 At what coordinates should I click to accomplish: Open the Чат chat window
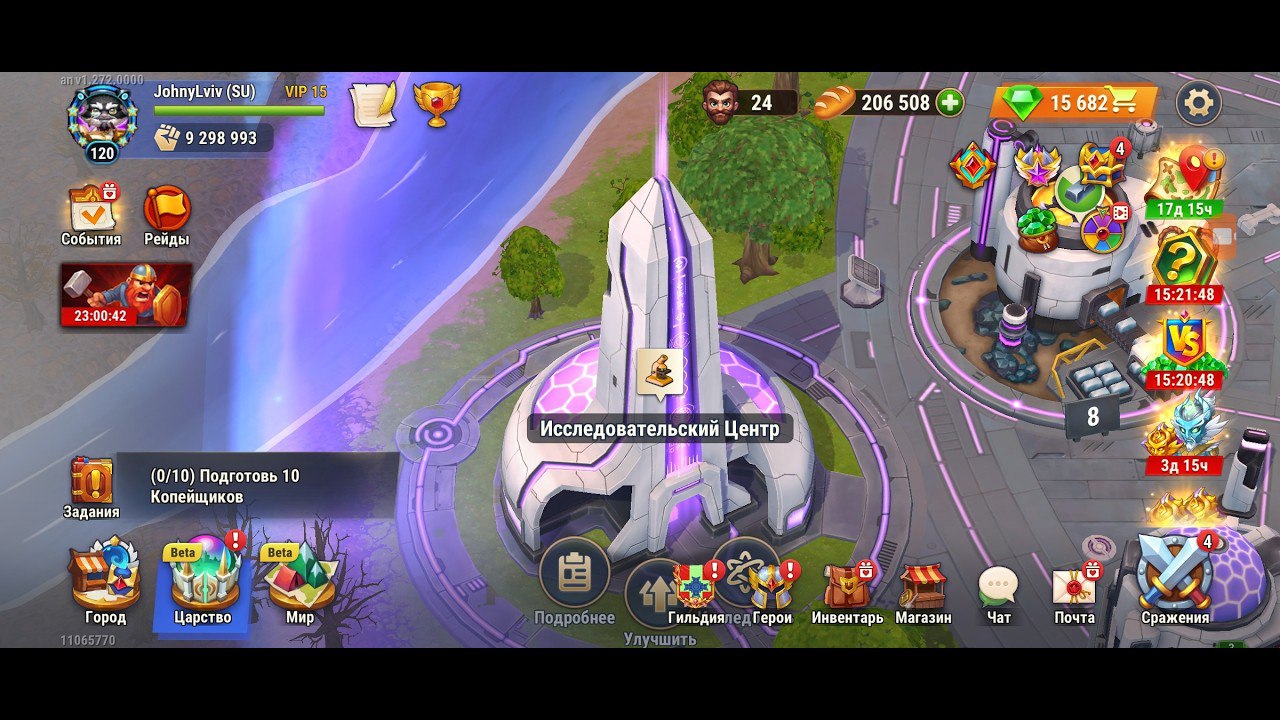pyautogui.click(x=998, y=590)
